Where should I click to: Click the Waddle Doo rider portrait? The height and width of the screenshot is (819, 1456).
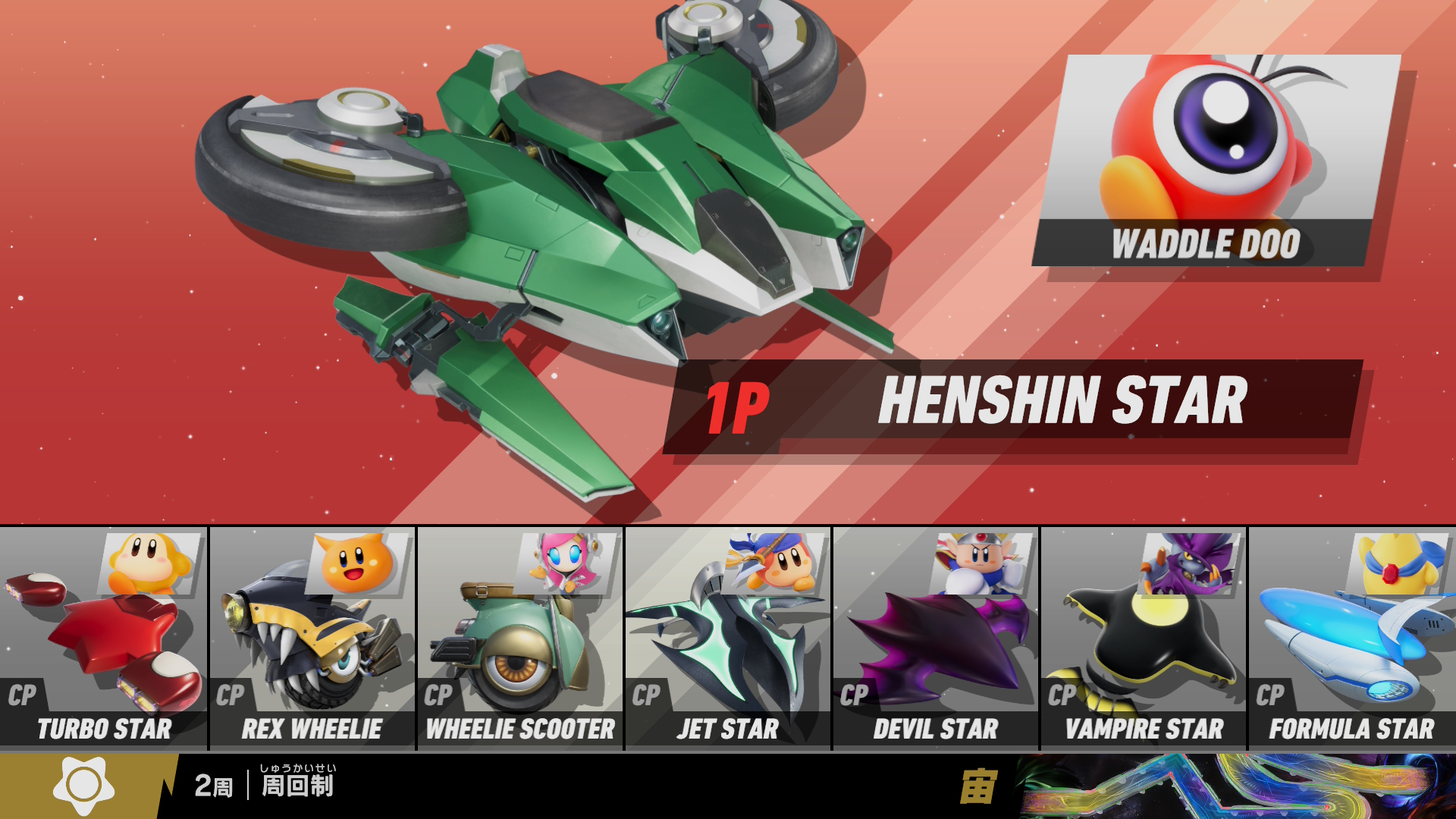click(x=1216, y=160)
